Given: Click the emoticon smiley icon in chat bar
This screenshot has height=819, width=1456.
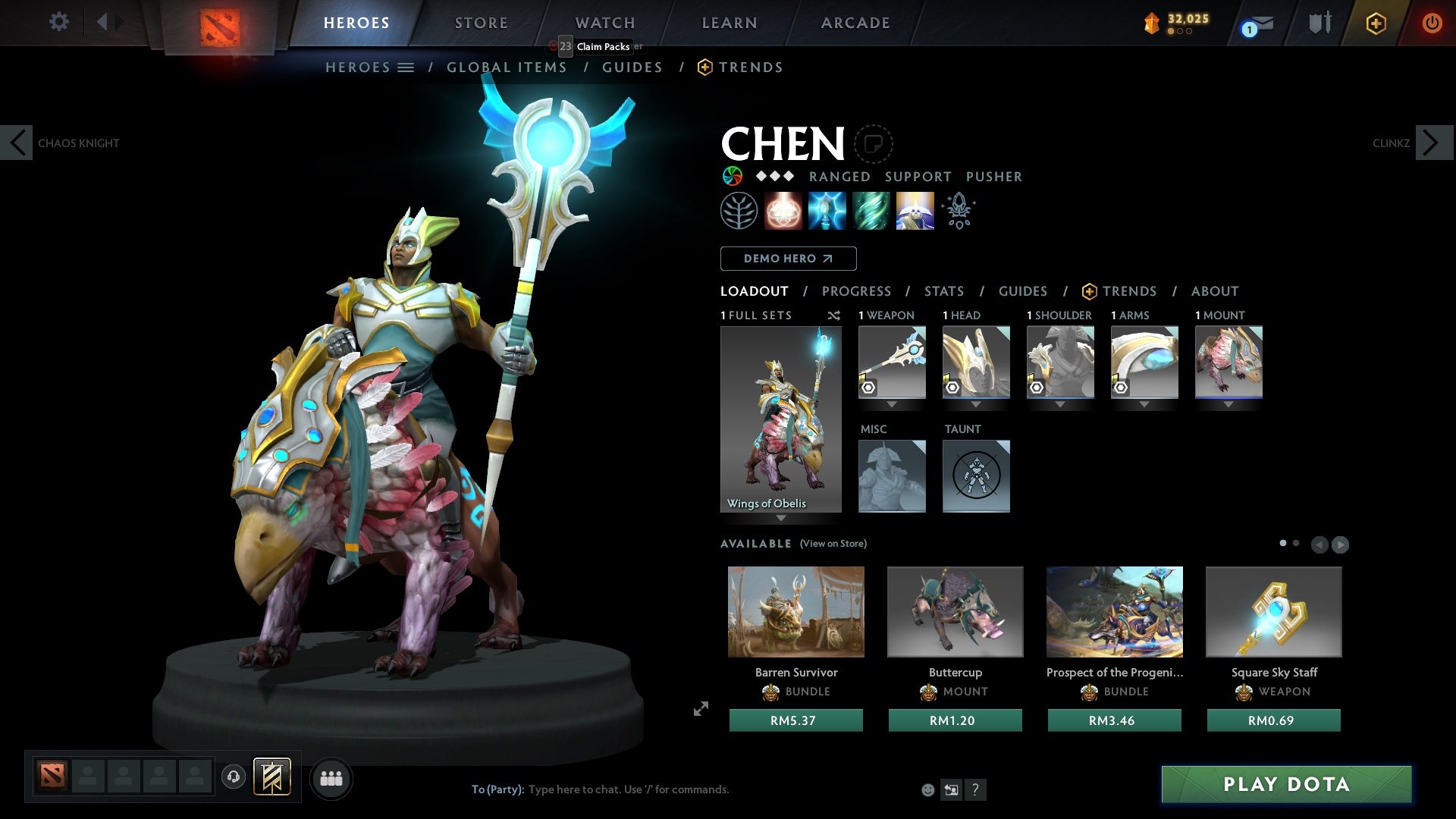Looking at the screenshot, I should pyautogui.click(x=927, y=789).
